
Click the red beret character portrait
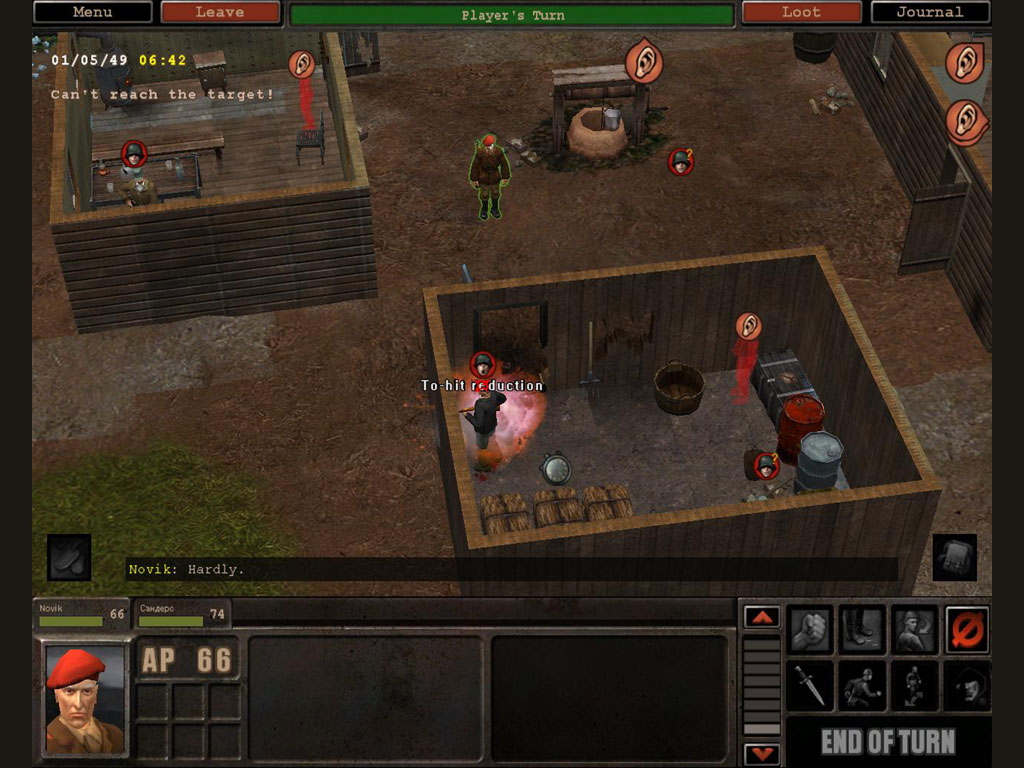(85, 699)
